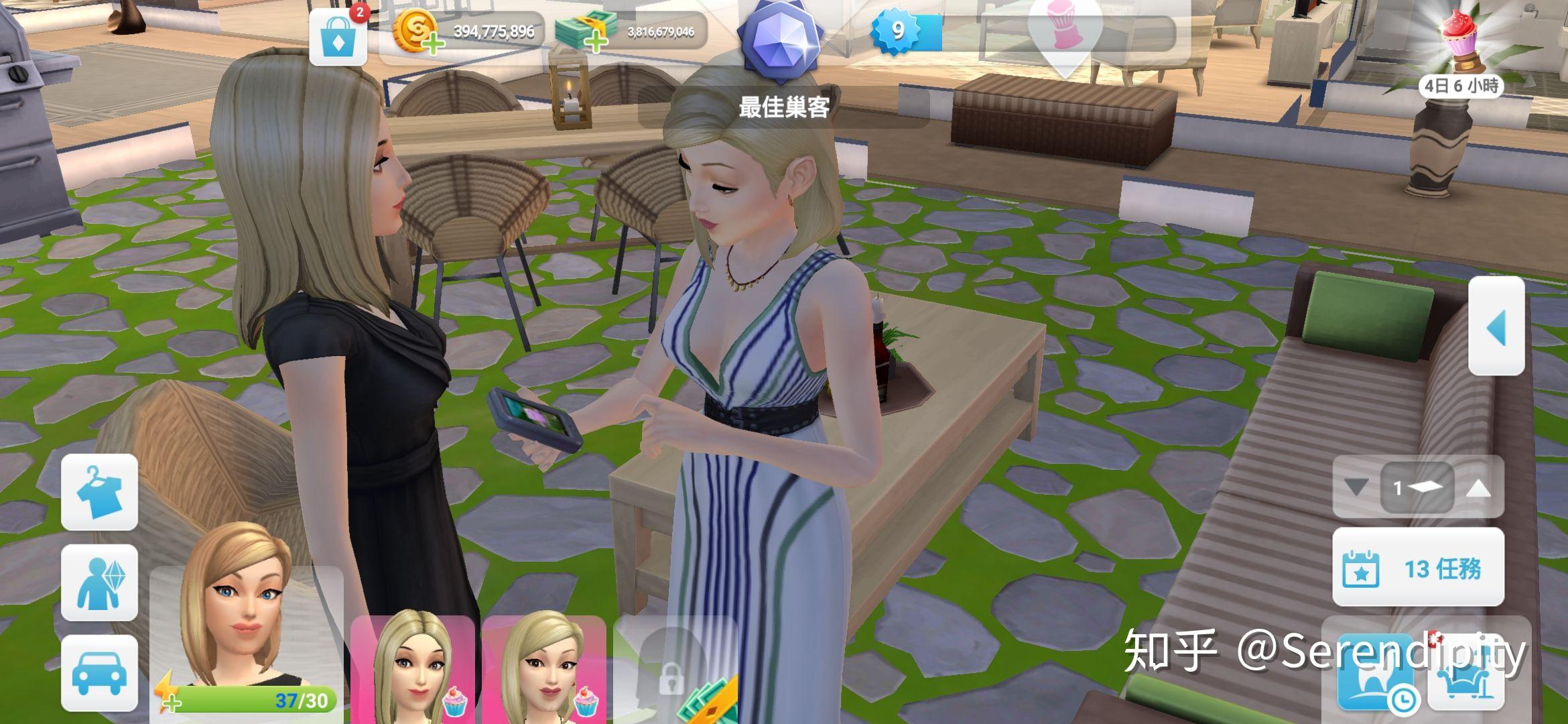Image resolution: width=1568 pixels, height=724 pixels.
Task: Go down one floor with down arrow
Action: tap(1356, 487)
